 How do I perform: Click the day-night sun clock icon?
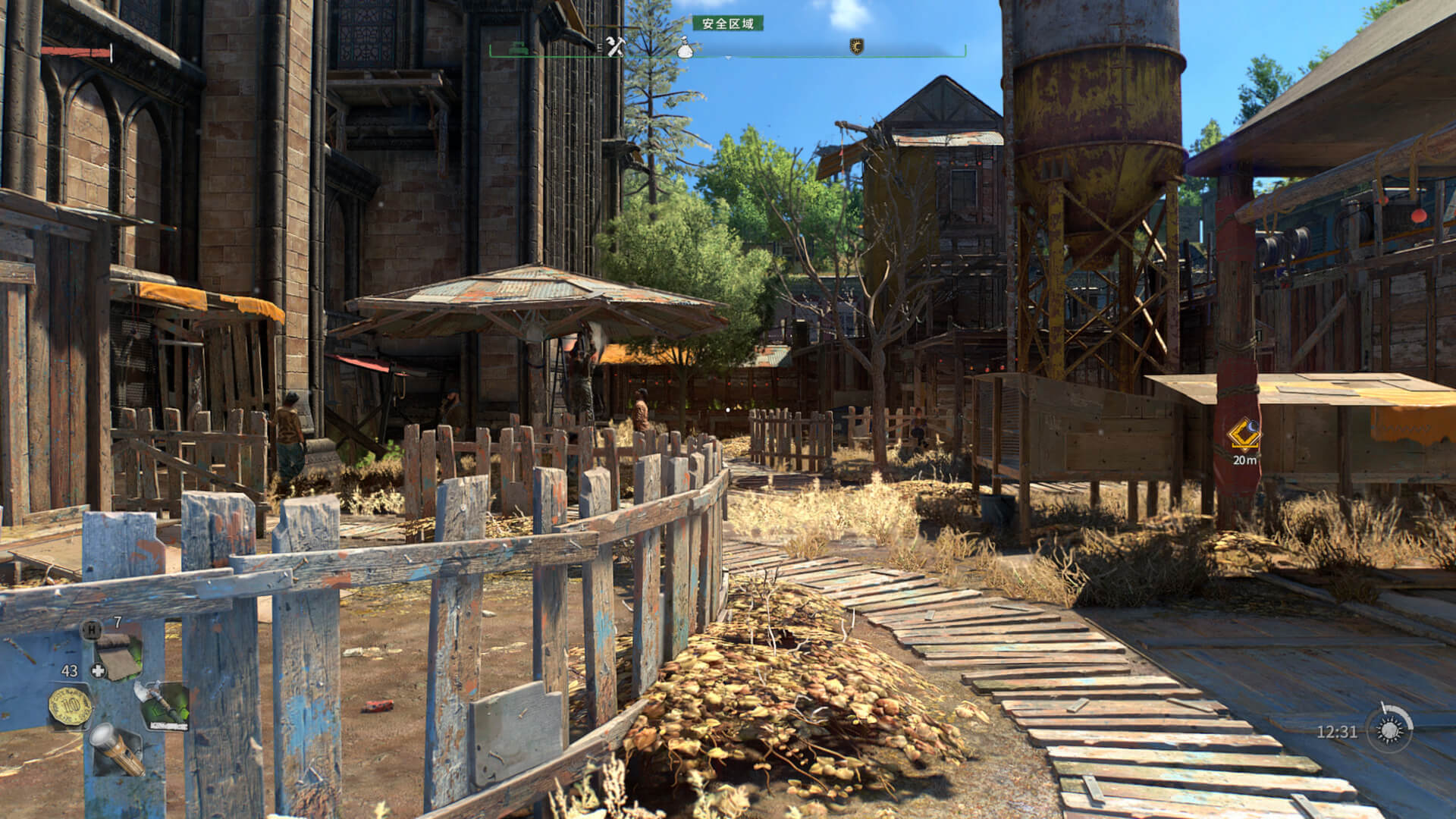(x=1390, y=730)
